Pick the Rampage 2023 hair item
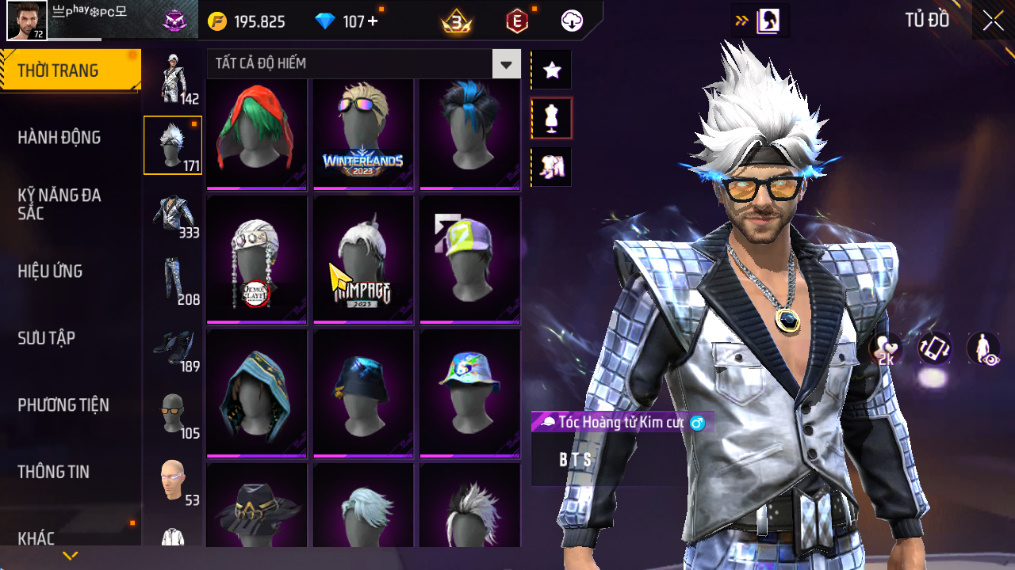The image size is (1015, 570). pyautogui.click(x=362, y=260)
